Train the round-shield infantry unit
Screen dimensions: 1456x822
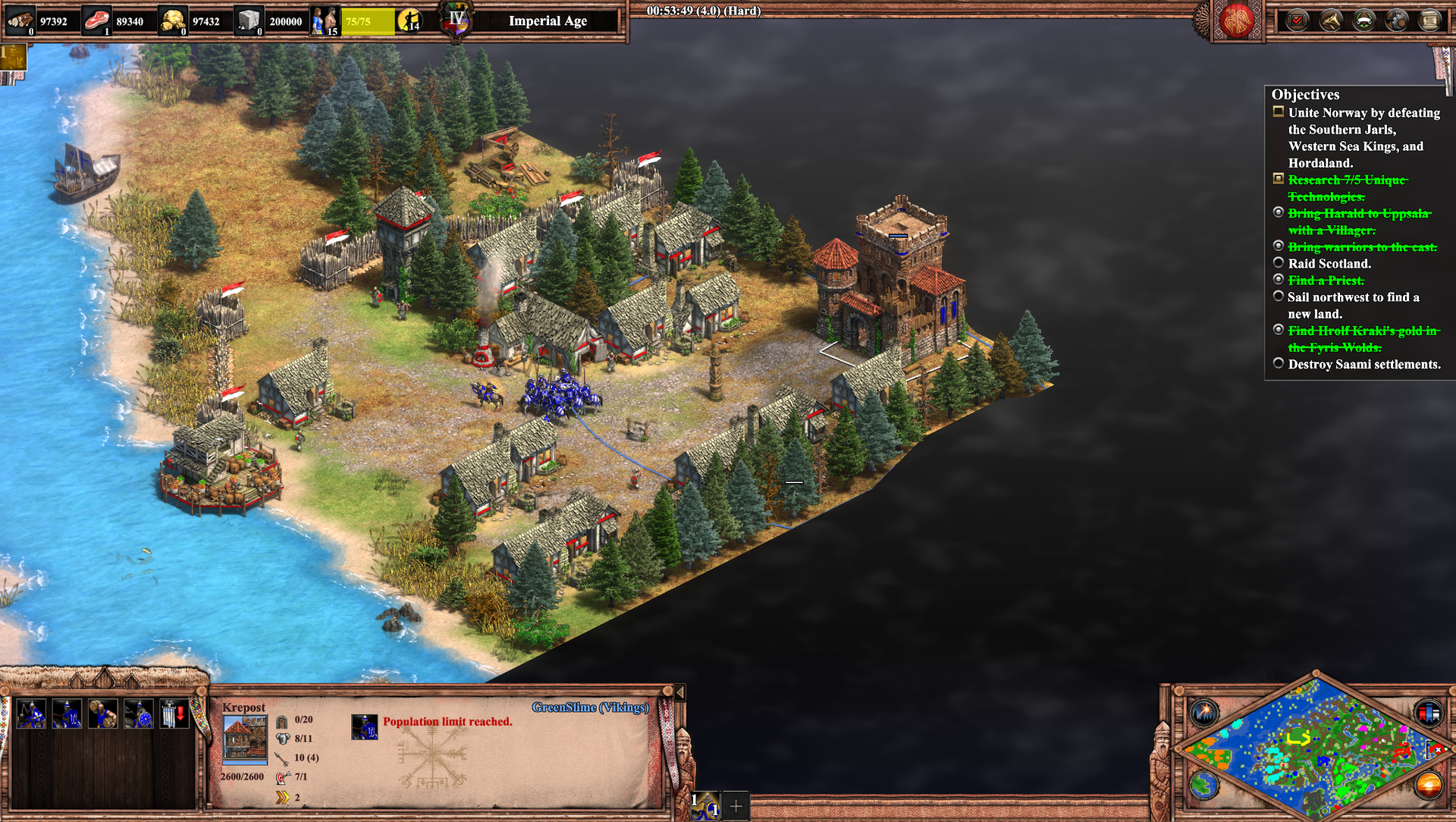click(x=138, y=714)
